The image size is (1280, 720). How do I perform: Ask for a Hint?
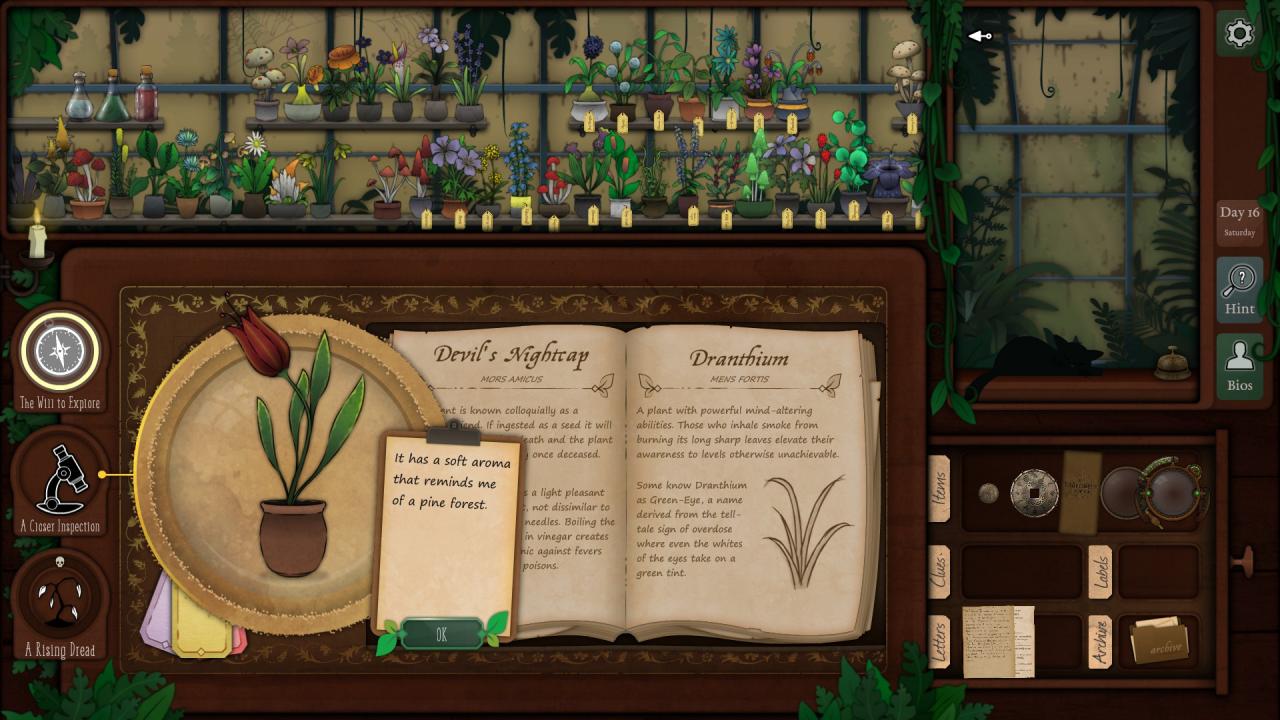click(1239, 289)
